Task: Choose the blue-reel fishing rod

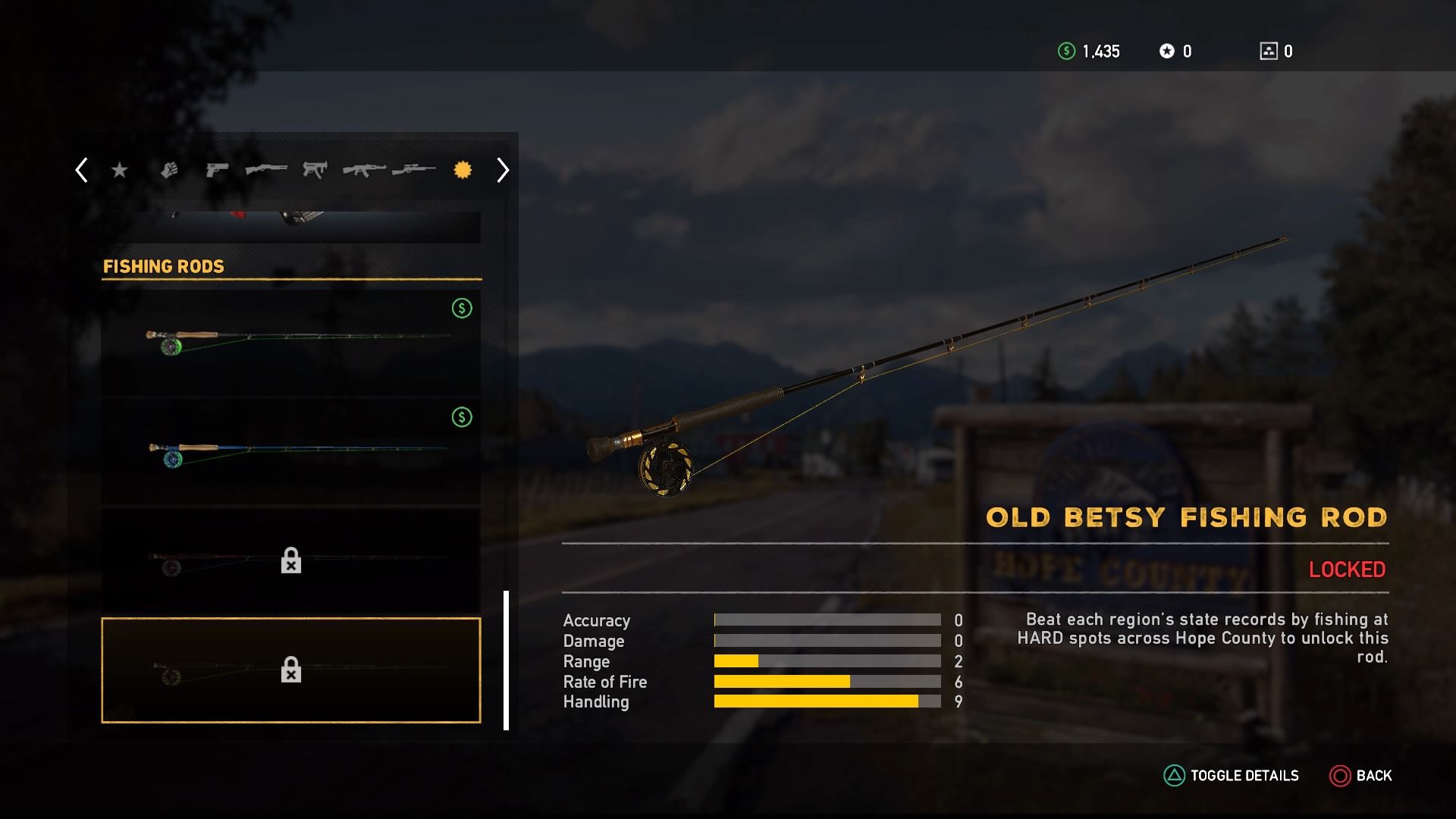Action: tap(291, 452)
